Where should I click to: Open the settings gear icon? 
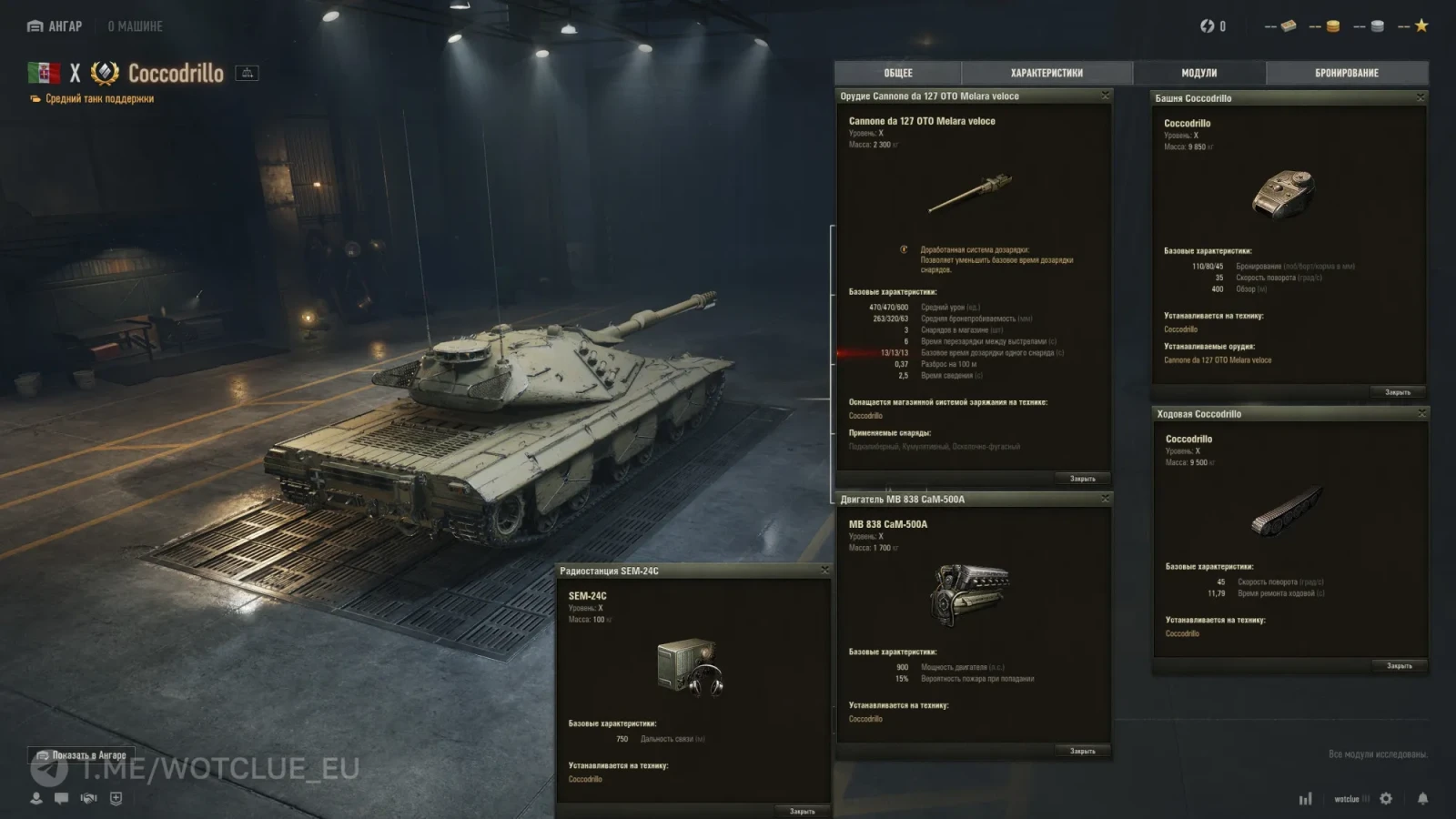1386,798
